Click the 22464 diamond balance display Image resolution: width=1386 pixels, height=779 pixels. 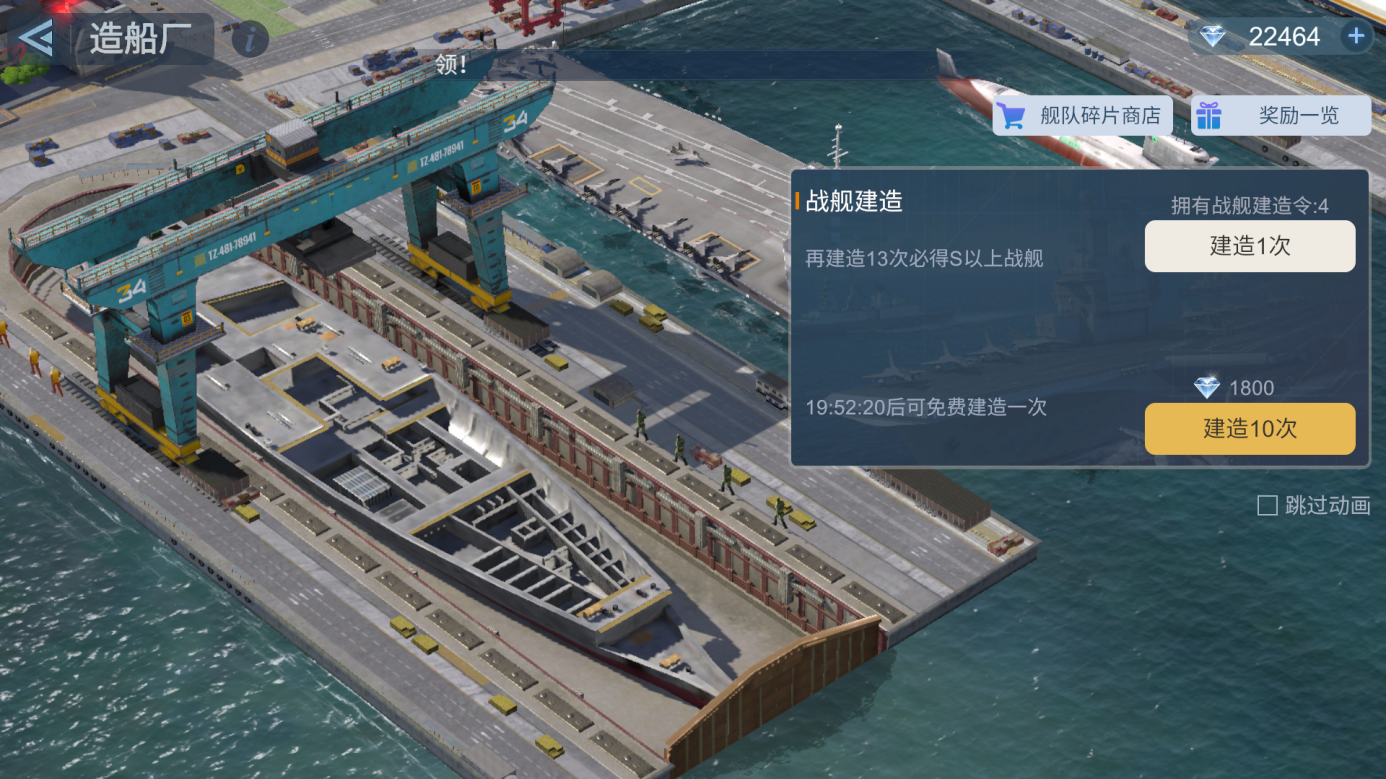(1284, 36)
